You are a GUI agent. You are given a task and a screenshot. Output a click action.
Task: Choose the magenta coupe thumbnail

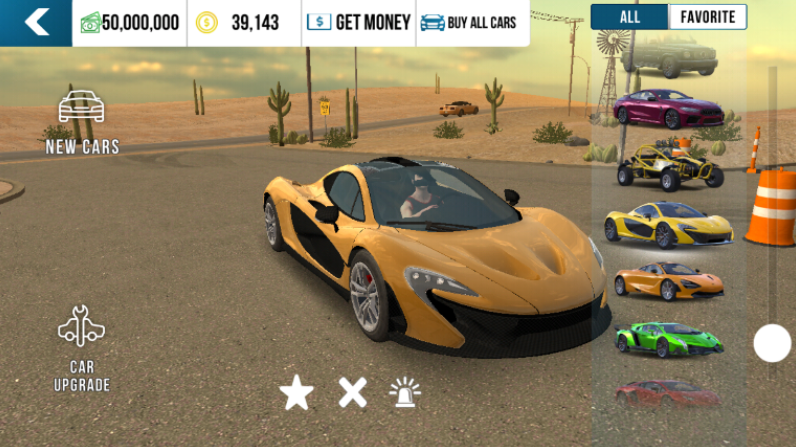click(666, 108)
